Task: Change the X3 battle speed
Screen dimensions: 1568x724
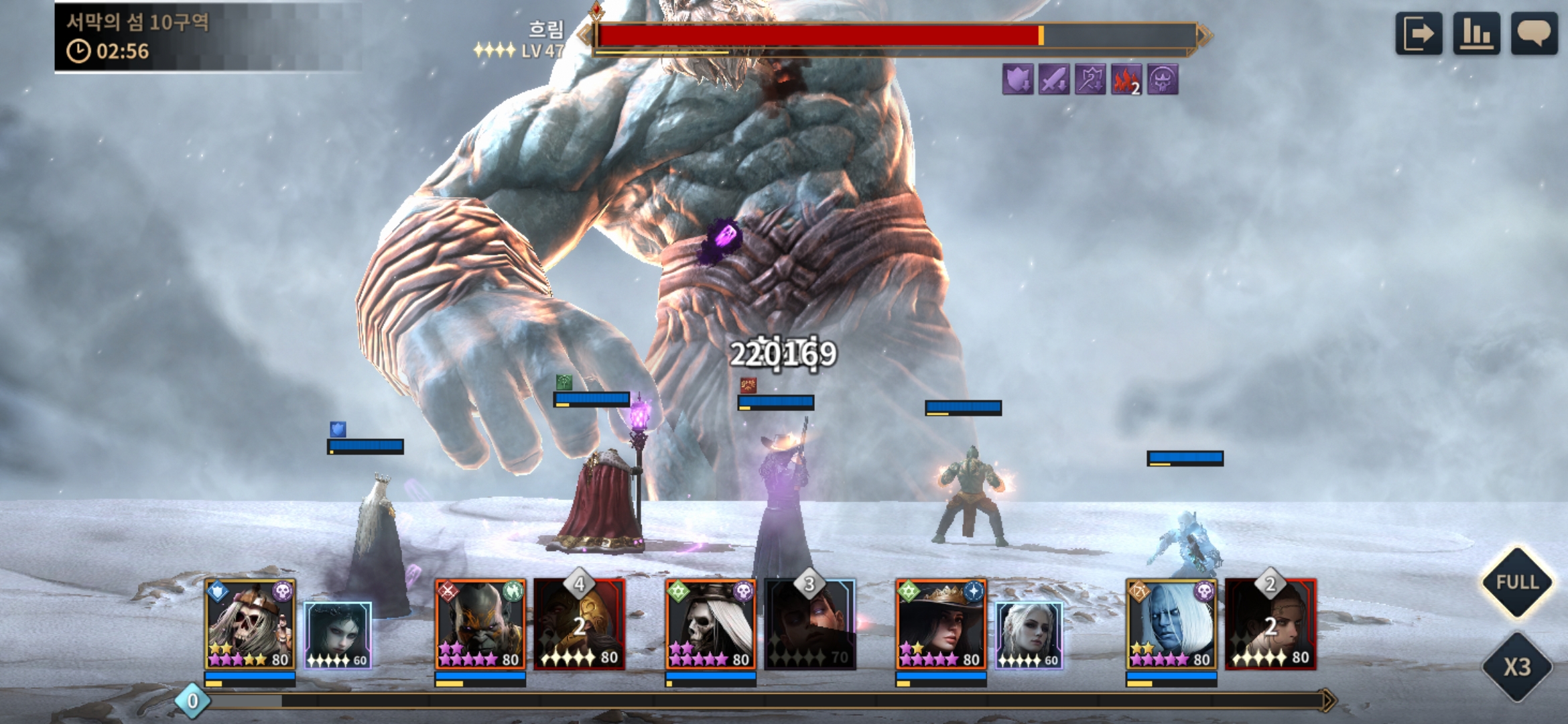Action: (x=1517, y=667)
